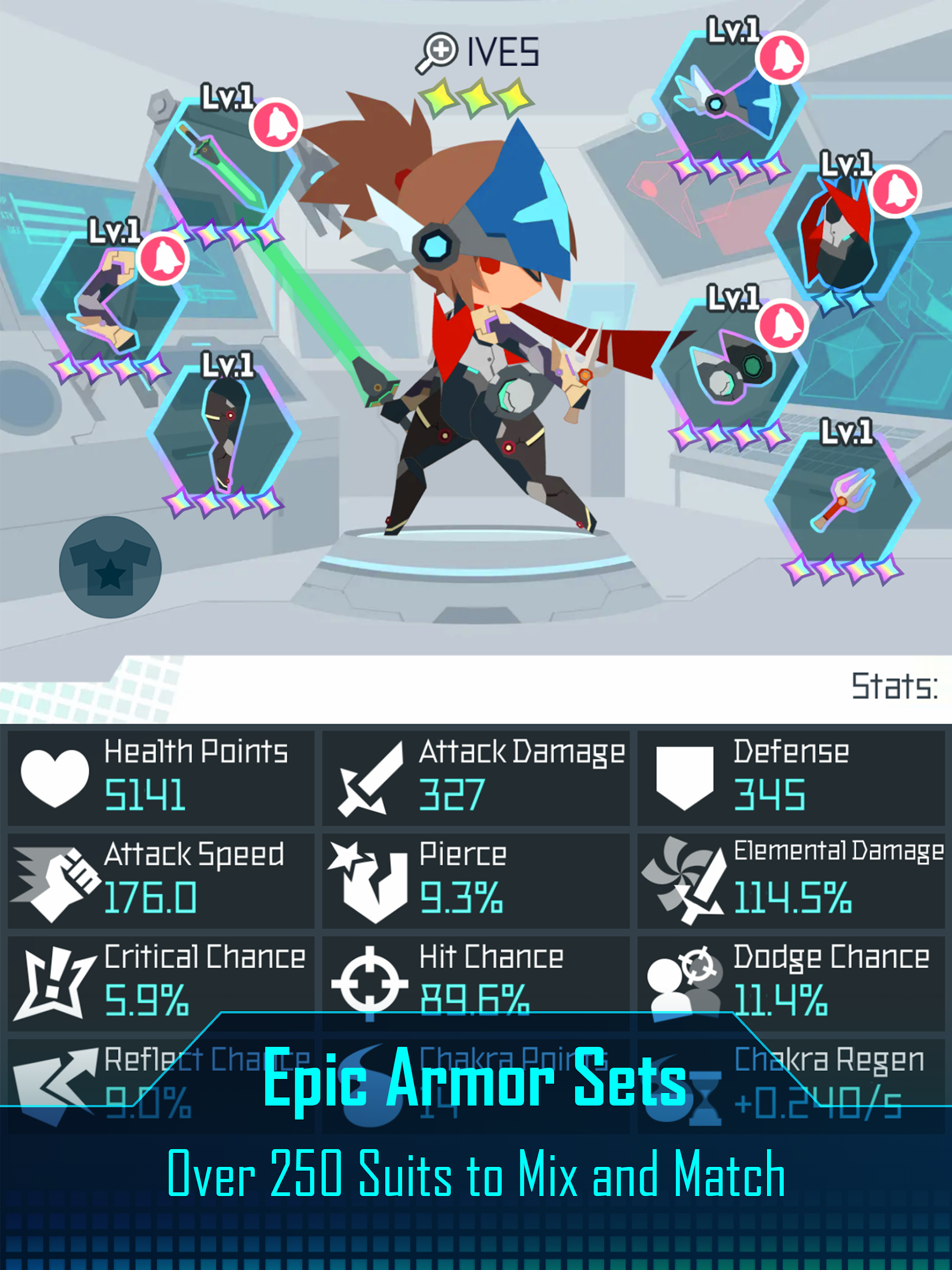Show the Defense stat tile details

791,777
